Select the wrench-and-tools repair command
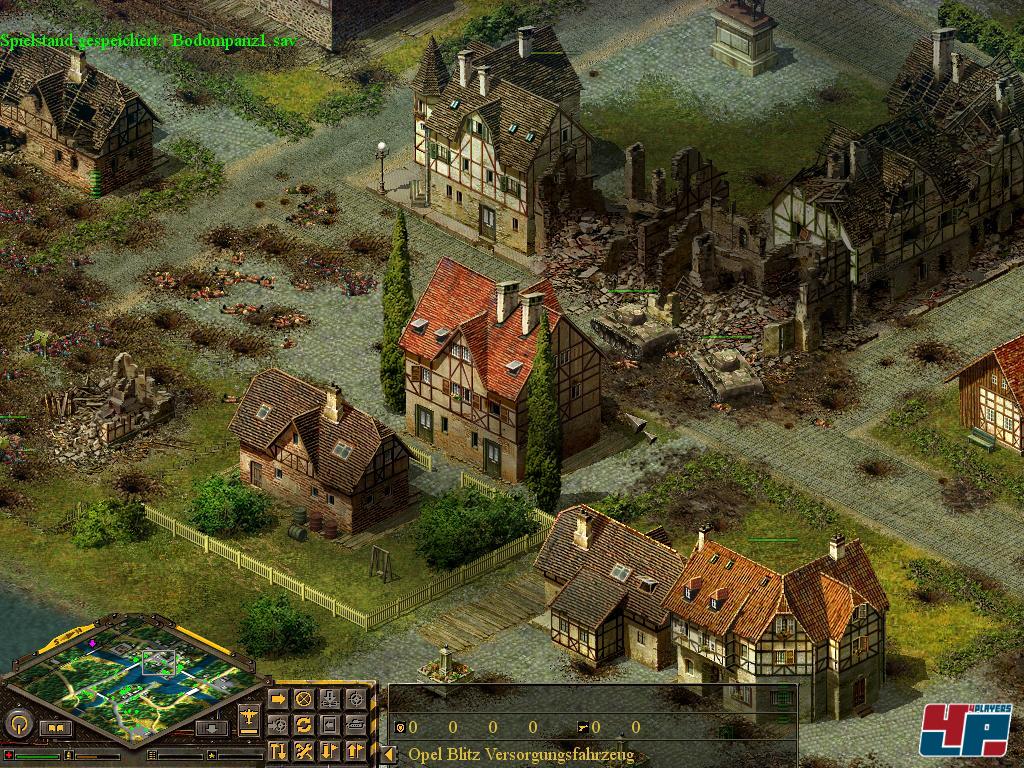 click(303, 749)
